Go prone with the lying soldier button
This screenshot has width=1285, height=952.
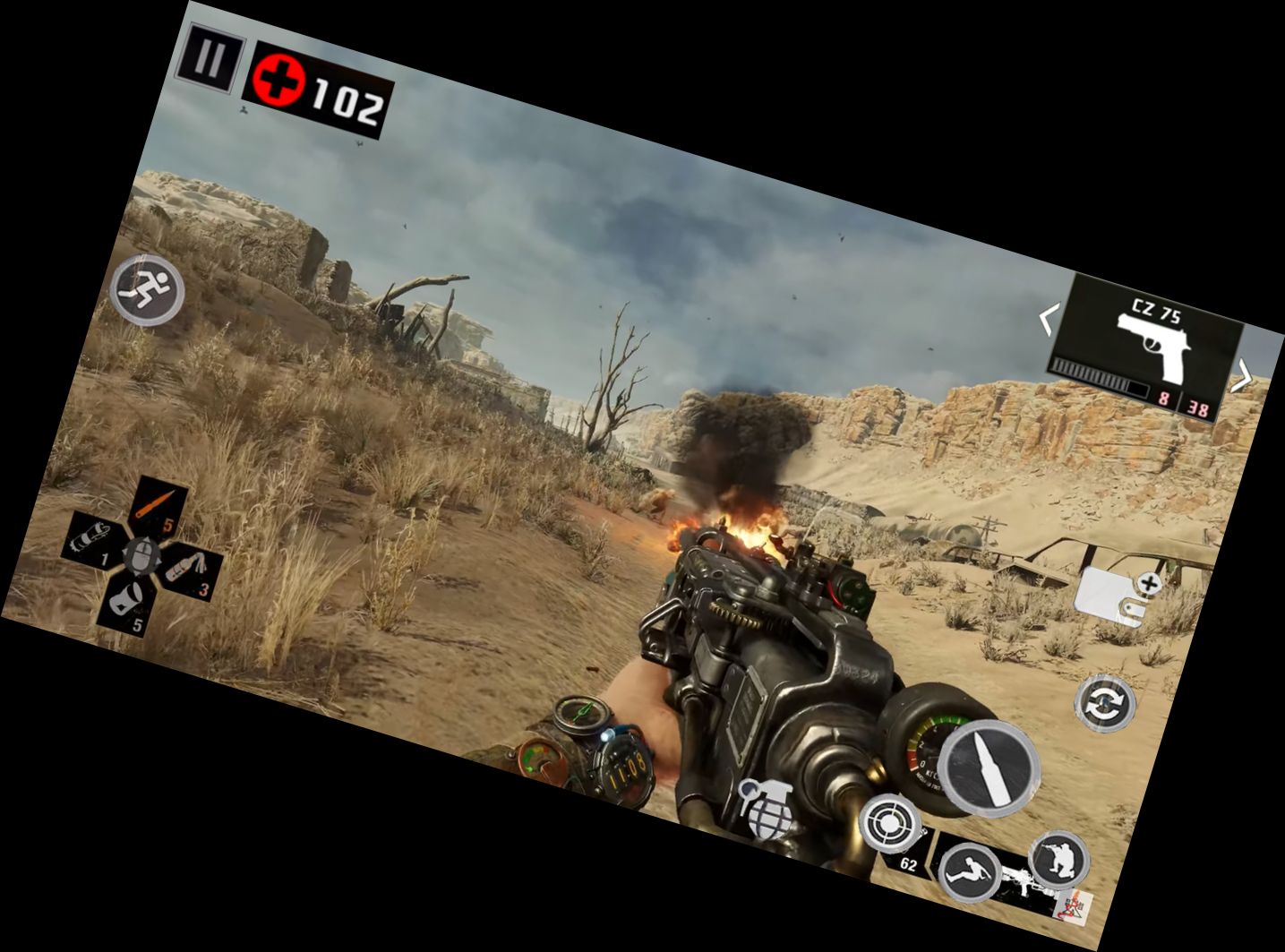pyautogui.click(x=970, y=871)
